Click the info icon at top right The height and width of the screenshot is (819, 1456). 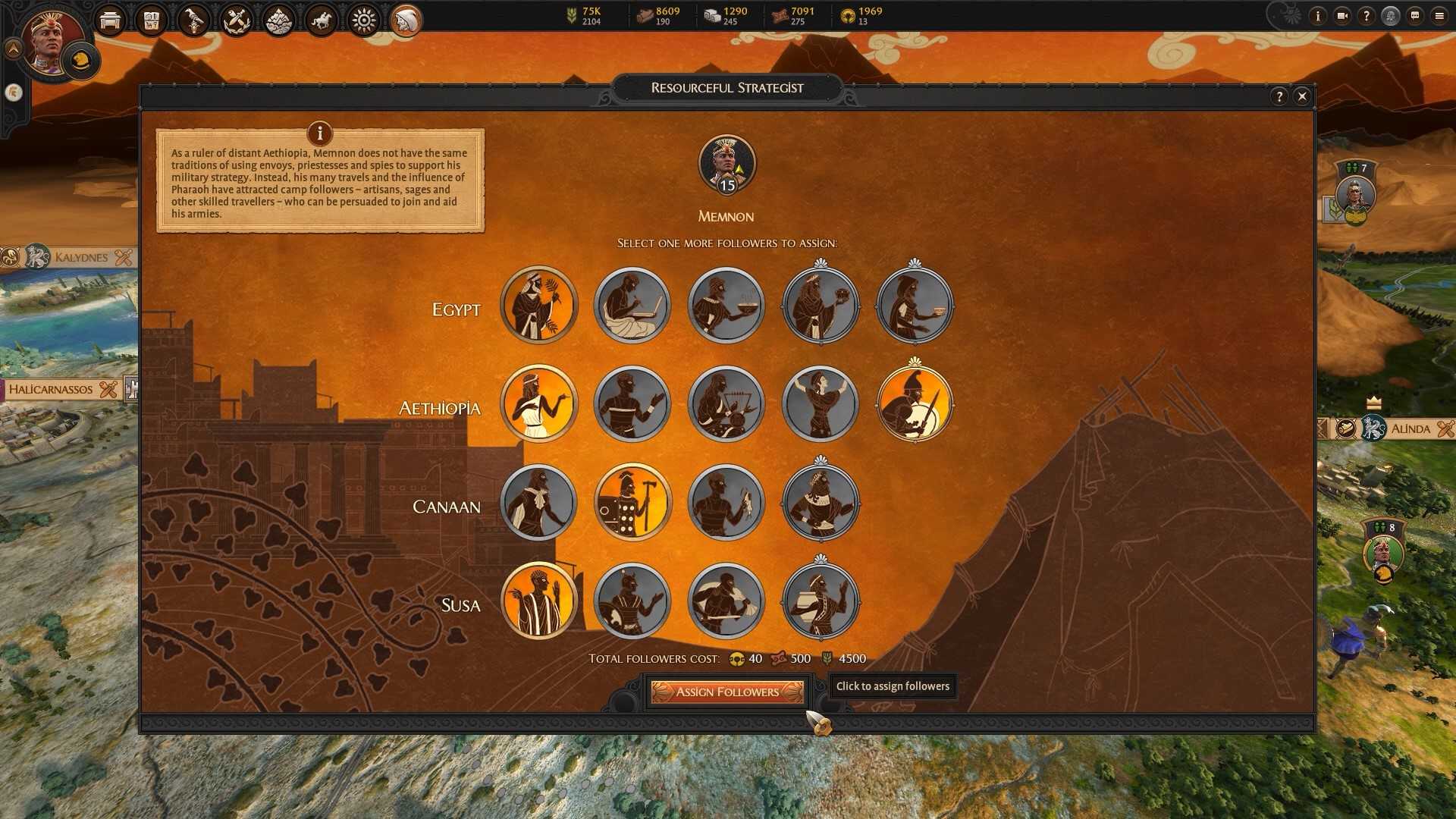click(1318, 16)
